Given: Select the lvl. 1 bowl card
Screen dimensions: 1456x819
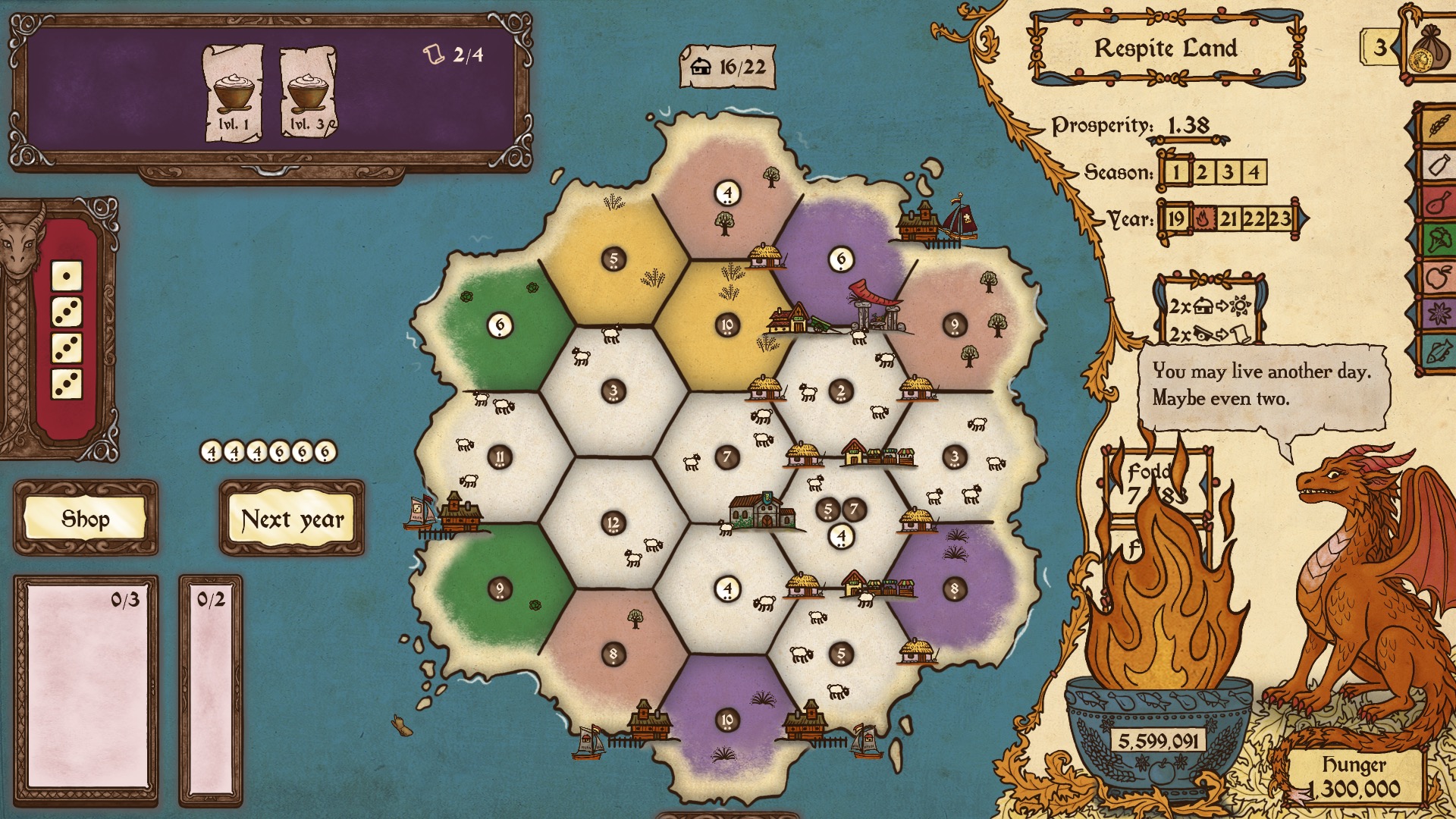Looking at the screenshot, I should pyautogui.click(x=233, y=93).
